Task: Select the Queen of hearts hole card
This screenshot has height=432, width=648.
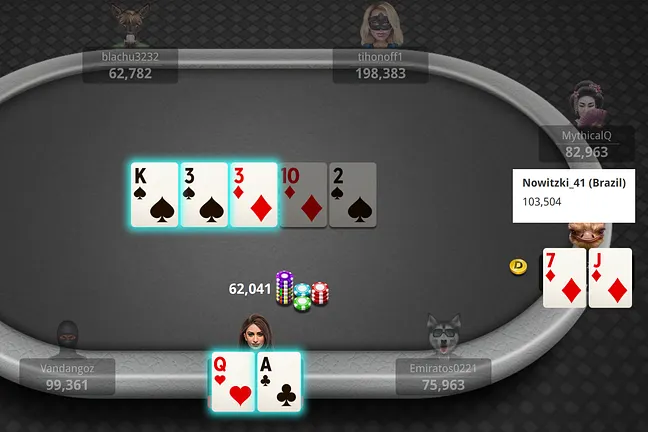Action: pyautogui.click(x=231, y=381)
